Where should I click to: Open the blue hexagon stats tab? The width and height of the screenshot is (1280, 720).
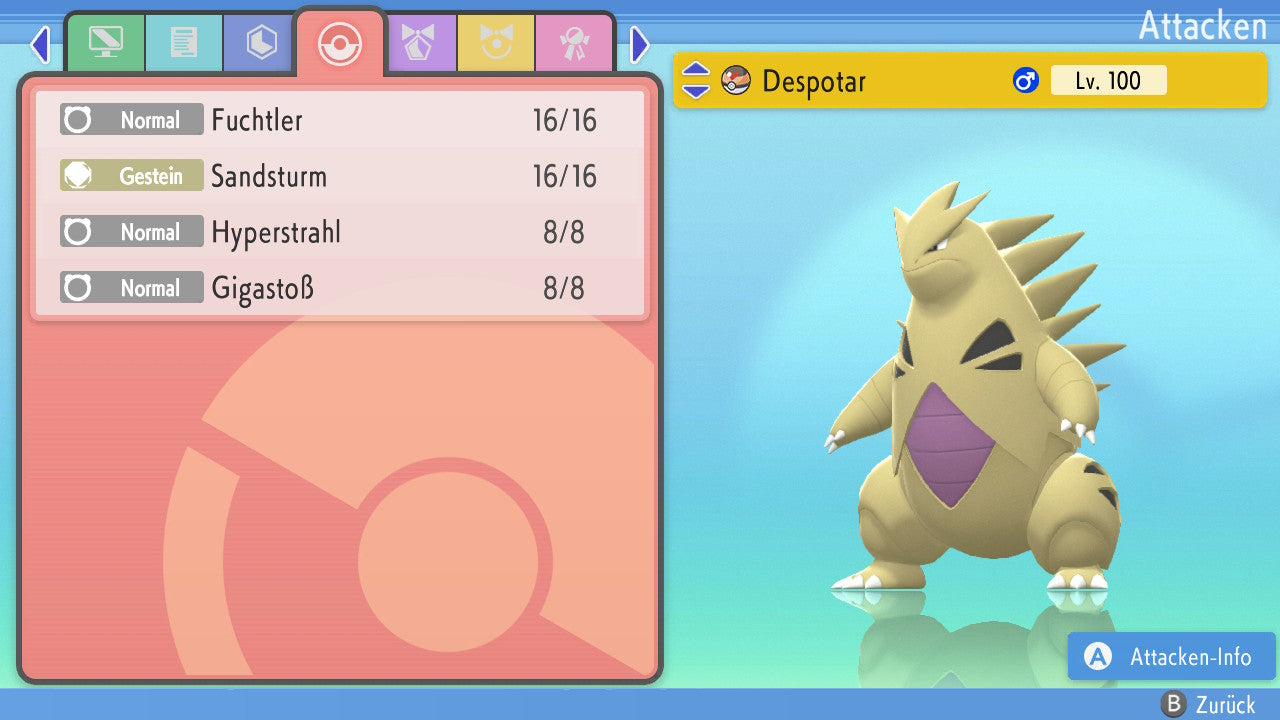click(261, 43)
